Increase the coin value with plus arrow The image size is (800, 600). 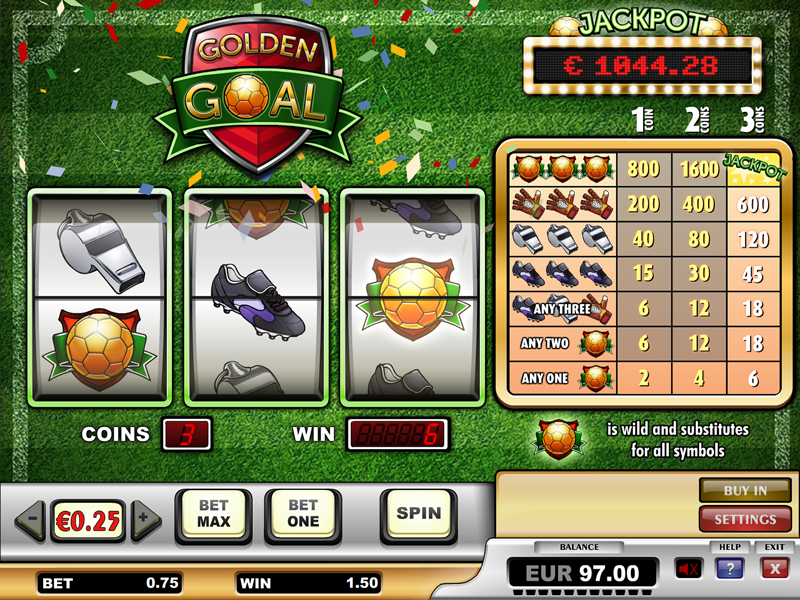point(146,519)
